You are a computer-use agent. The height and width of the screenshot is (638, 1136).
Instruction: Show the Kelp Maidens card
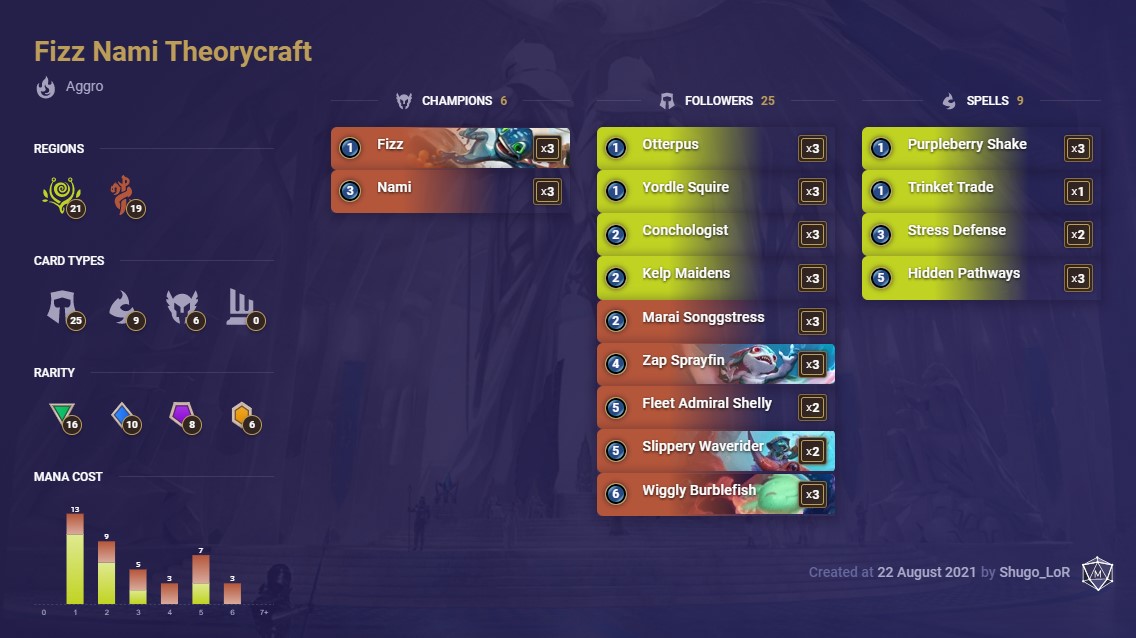click(x=715, y=276)
